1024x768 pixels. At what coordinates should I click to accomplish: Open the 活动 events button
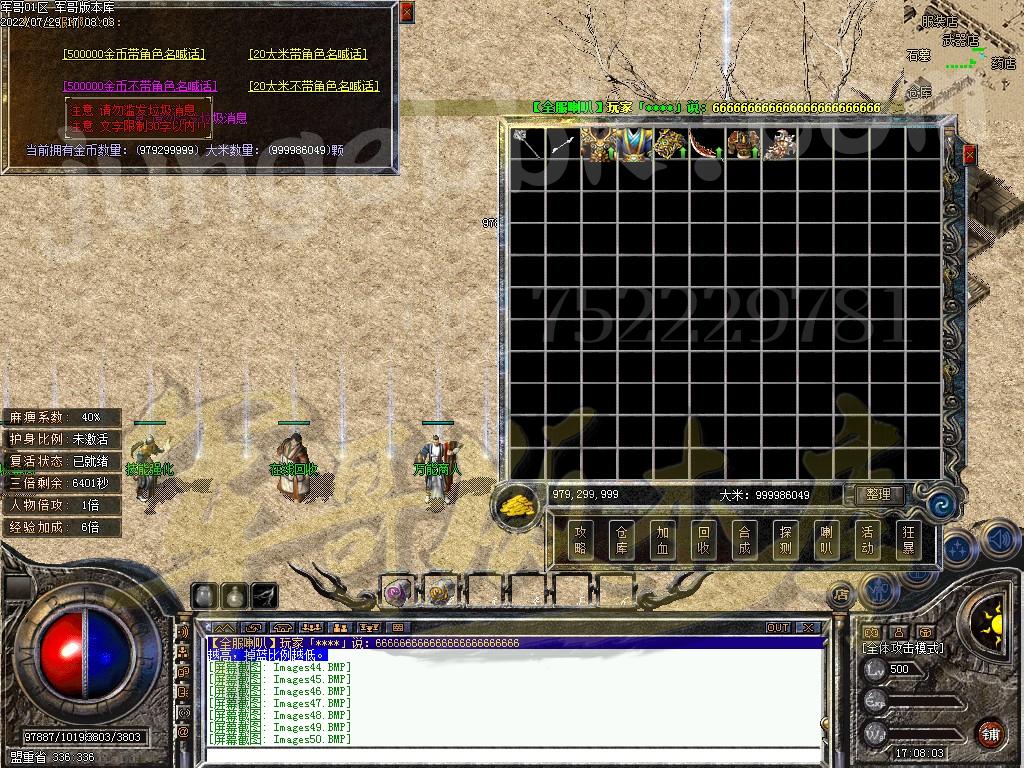866,540
